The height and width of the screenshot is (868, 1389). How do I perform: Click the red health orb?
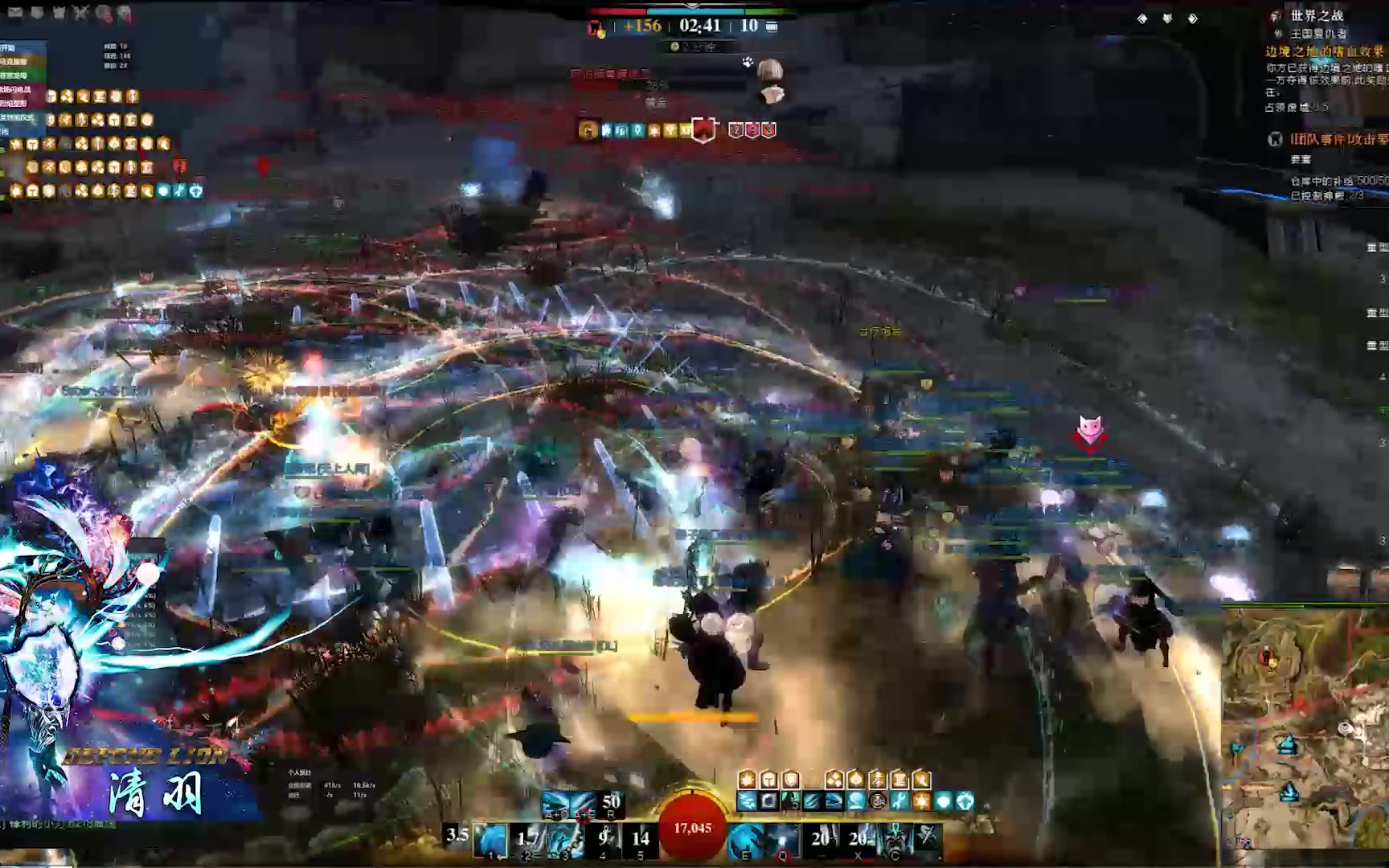[x=692, y=828]
